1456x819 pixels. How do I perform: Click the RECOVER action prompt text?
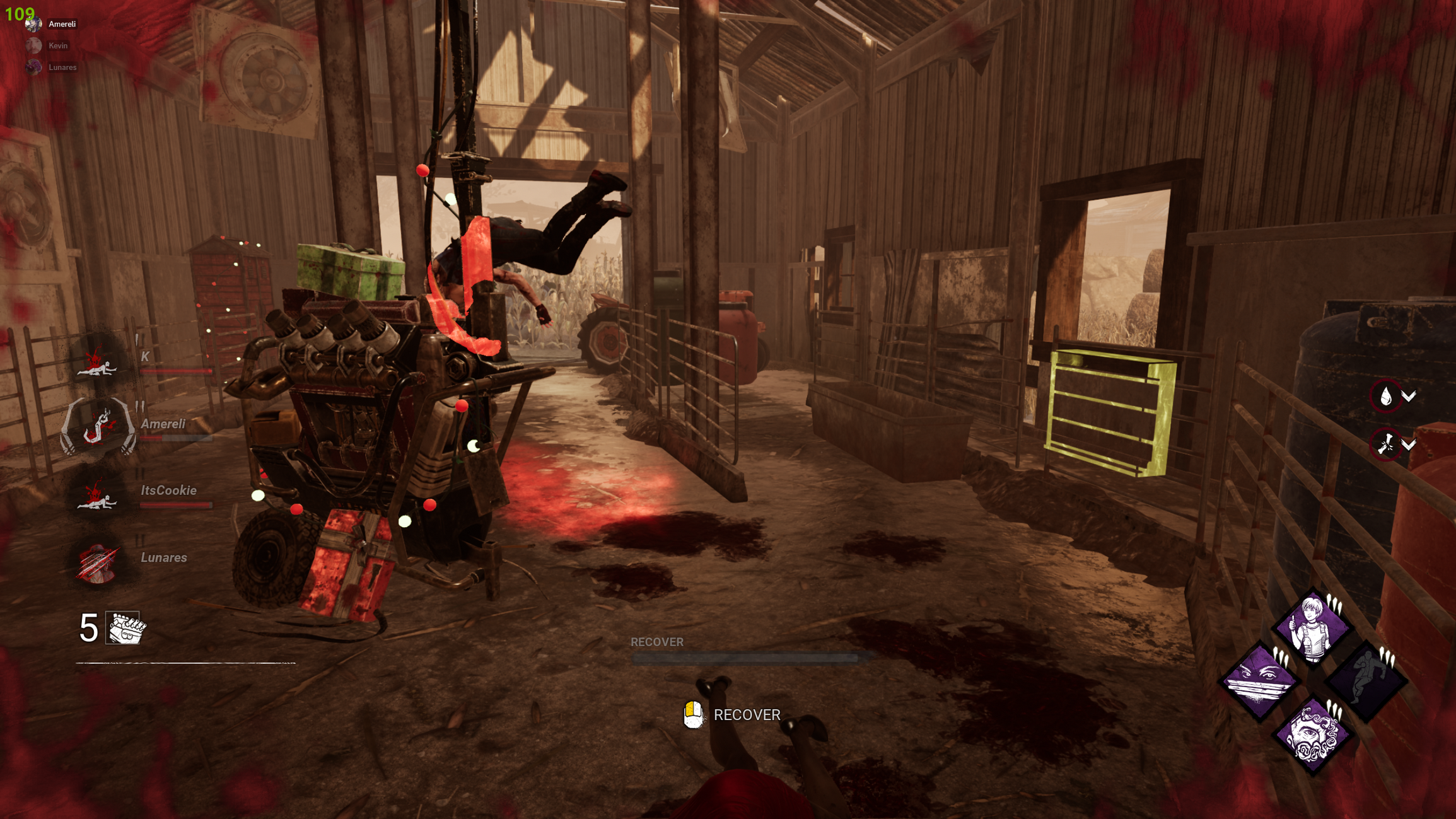click(747, 716)
